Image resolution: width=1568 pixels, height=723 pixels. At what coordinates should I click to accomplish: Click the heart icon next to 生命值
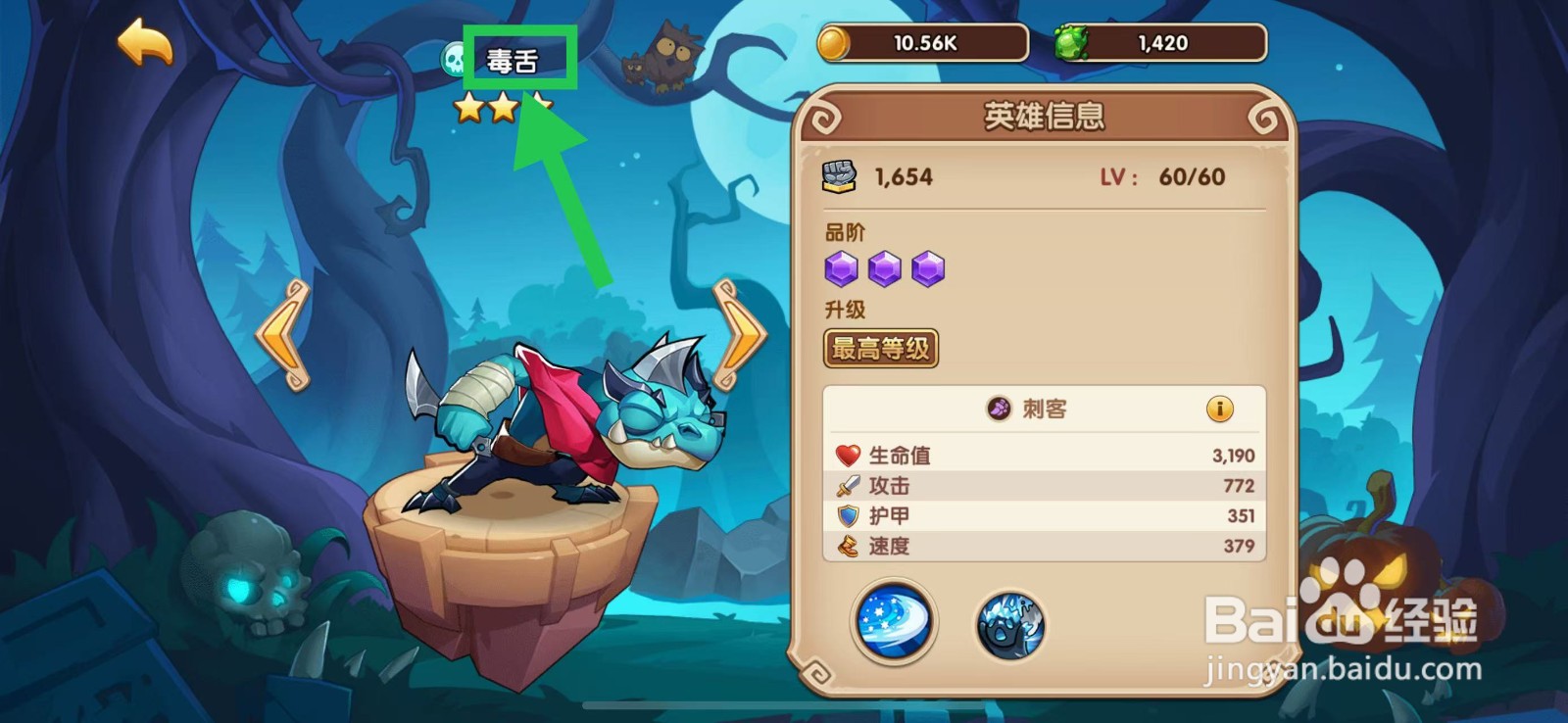tap(847, 455)
